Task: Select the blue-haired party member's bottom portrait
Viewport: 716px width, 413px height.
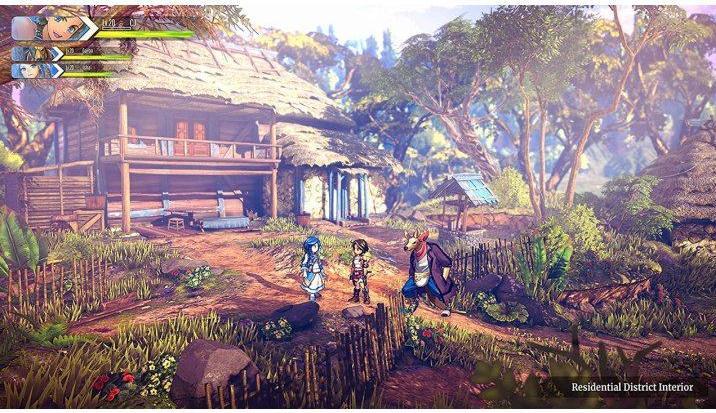Action: pos(34,70)
